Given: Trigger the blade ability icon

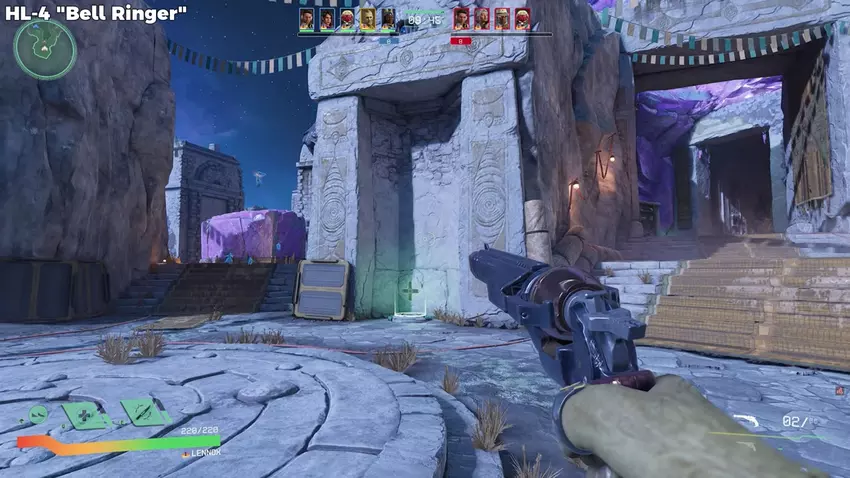Looking at the screenshot, I should pos(143,411).
